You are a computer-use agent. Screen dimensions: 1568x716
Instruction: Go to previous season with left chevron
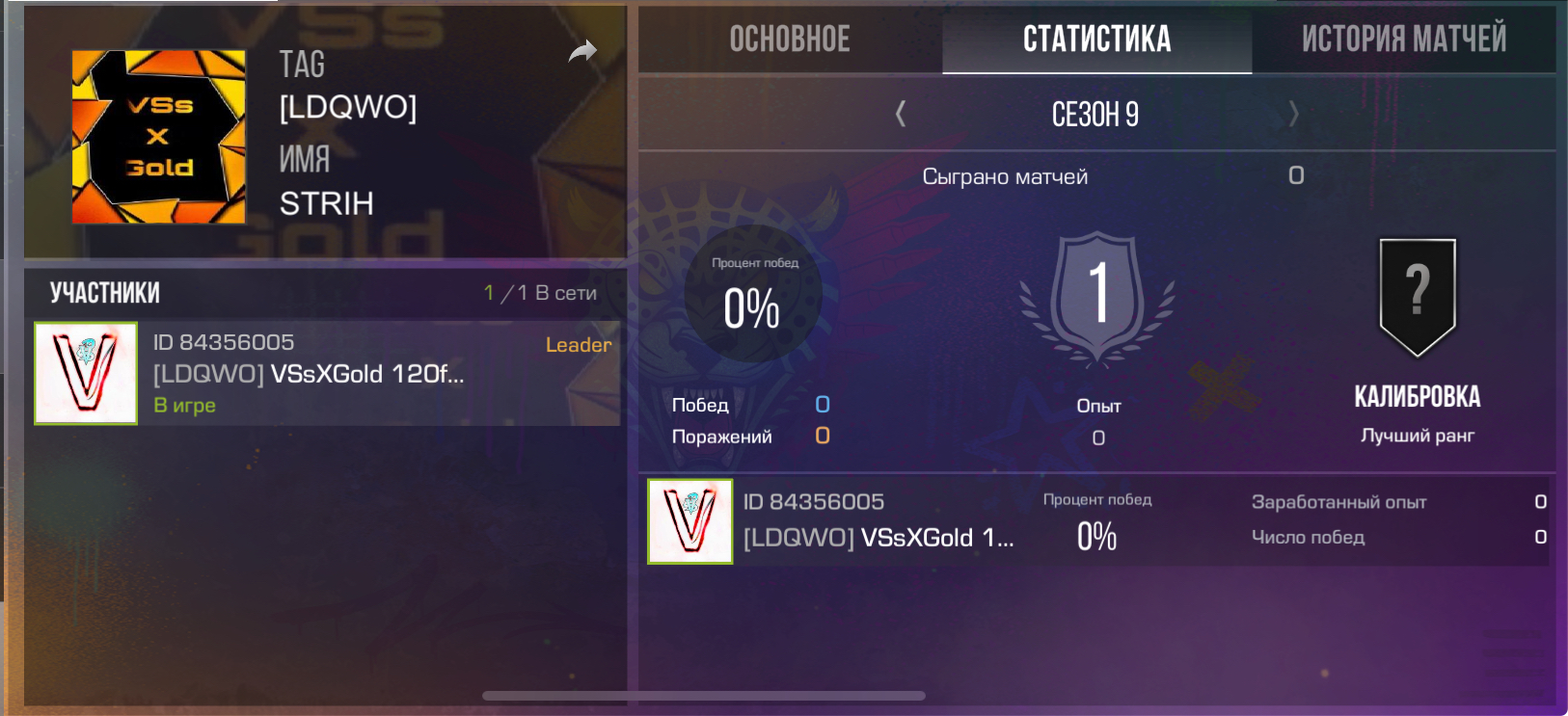point(899,114)
